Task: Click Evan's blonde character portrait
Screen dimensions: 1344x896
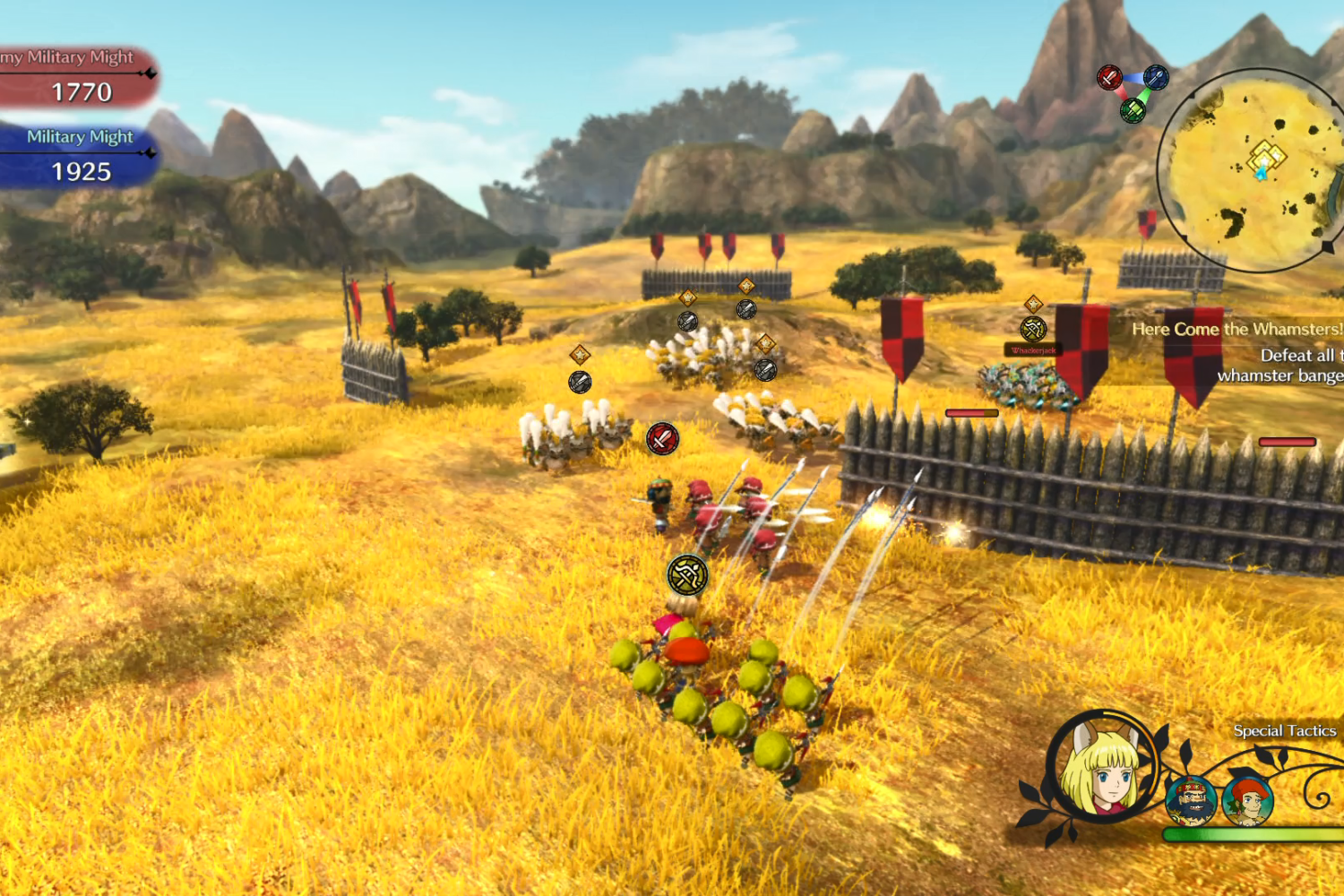Action: [1103, 767]
